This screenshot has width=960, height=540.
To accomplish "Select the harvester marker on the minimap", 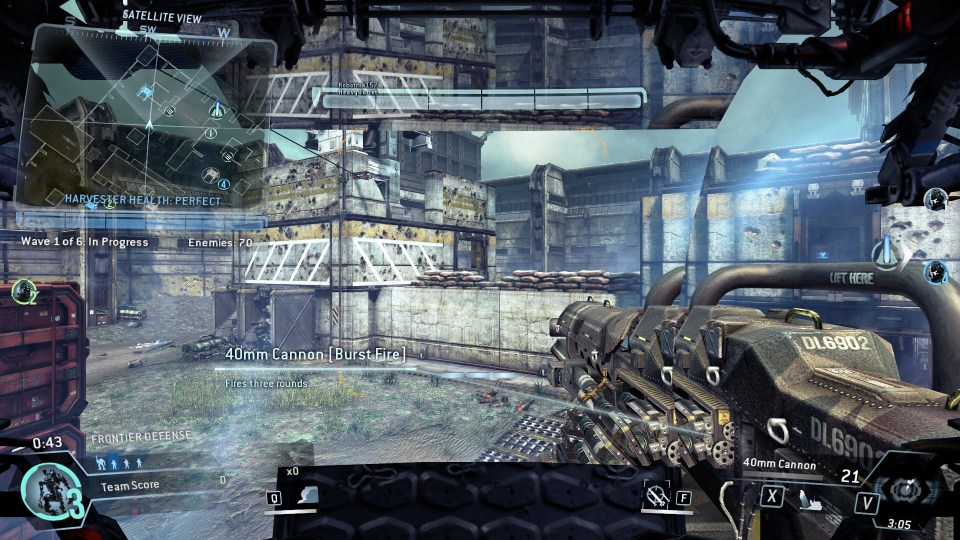I will tap(147, 93).
